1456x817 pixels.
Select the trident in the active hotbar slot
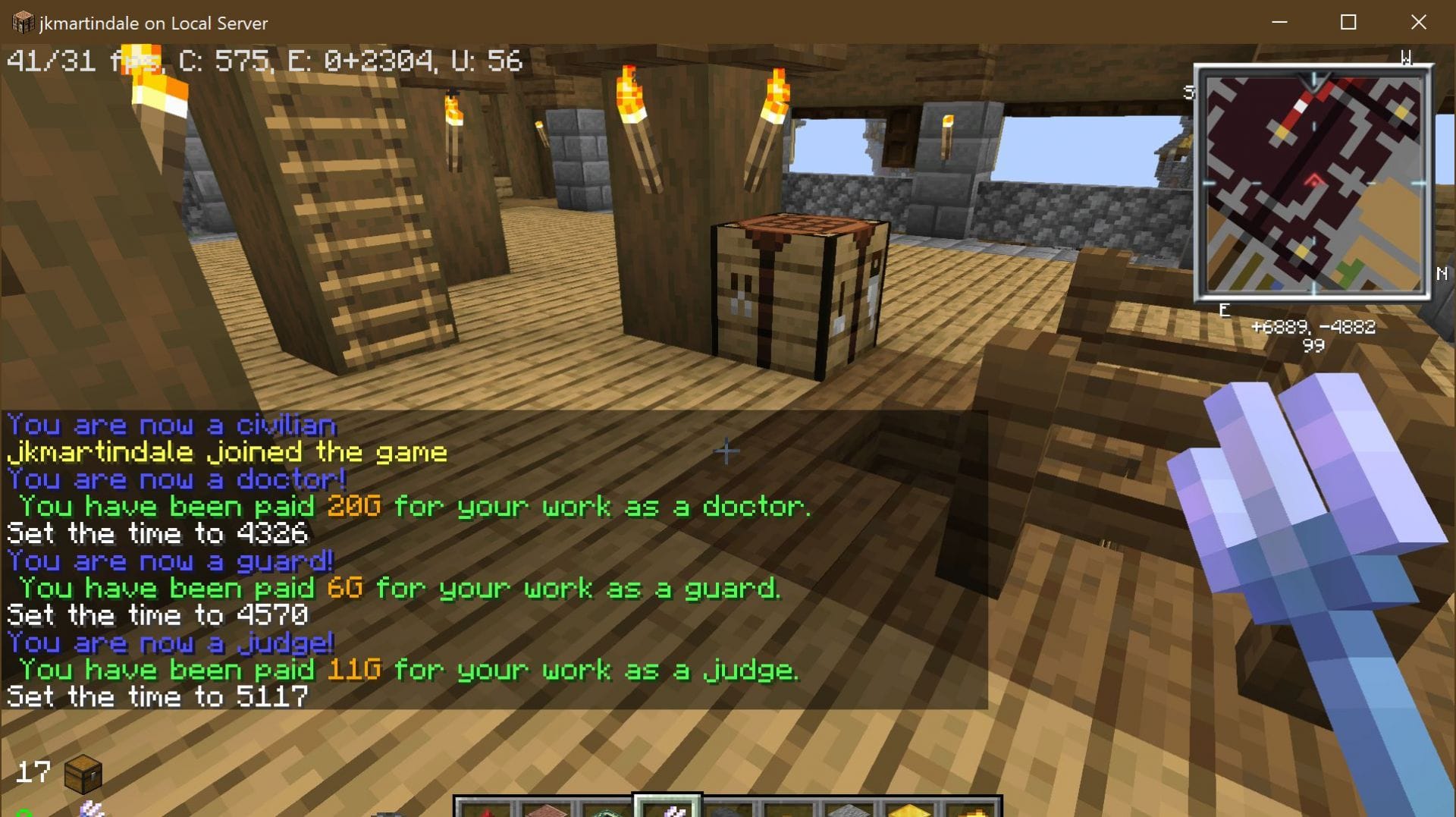coord(669,810)
